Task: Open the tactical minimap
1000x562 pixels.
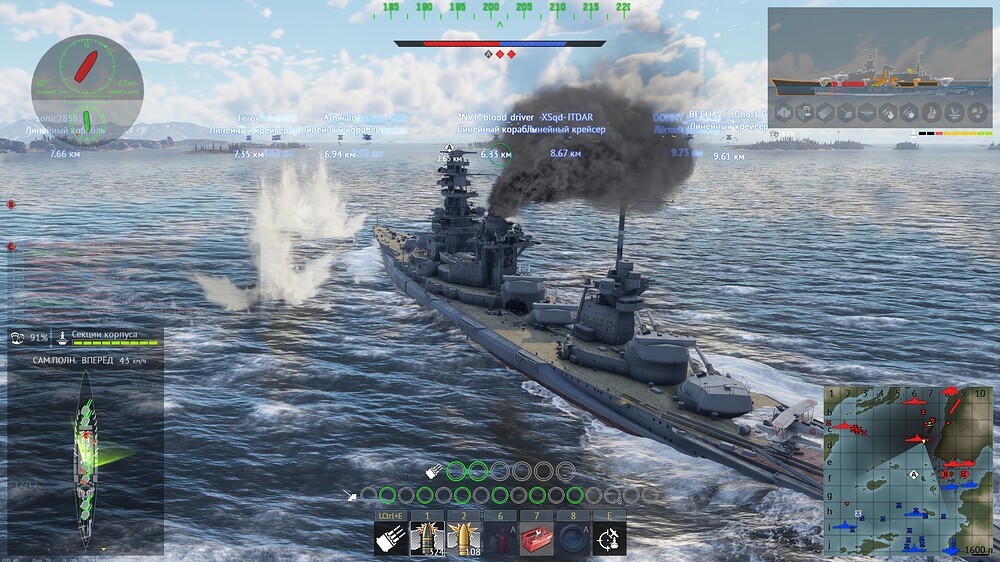Action: coord(908,470)
